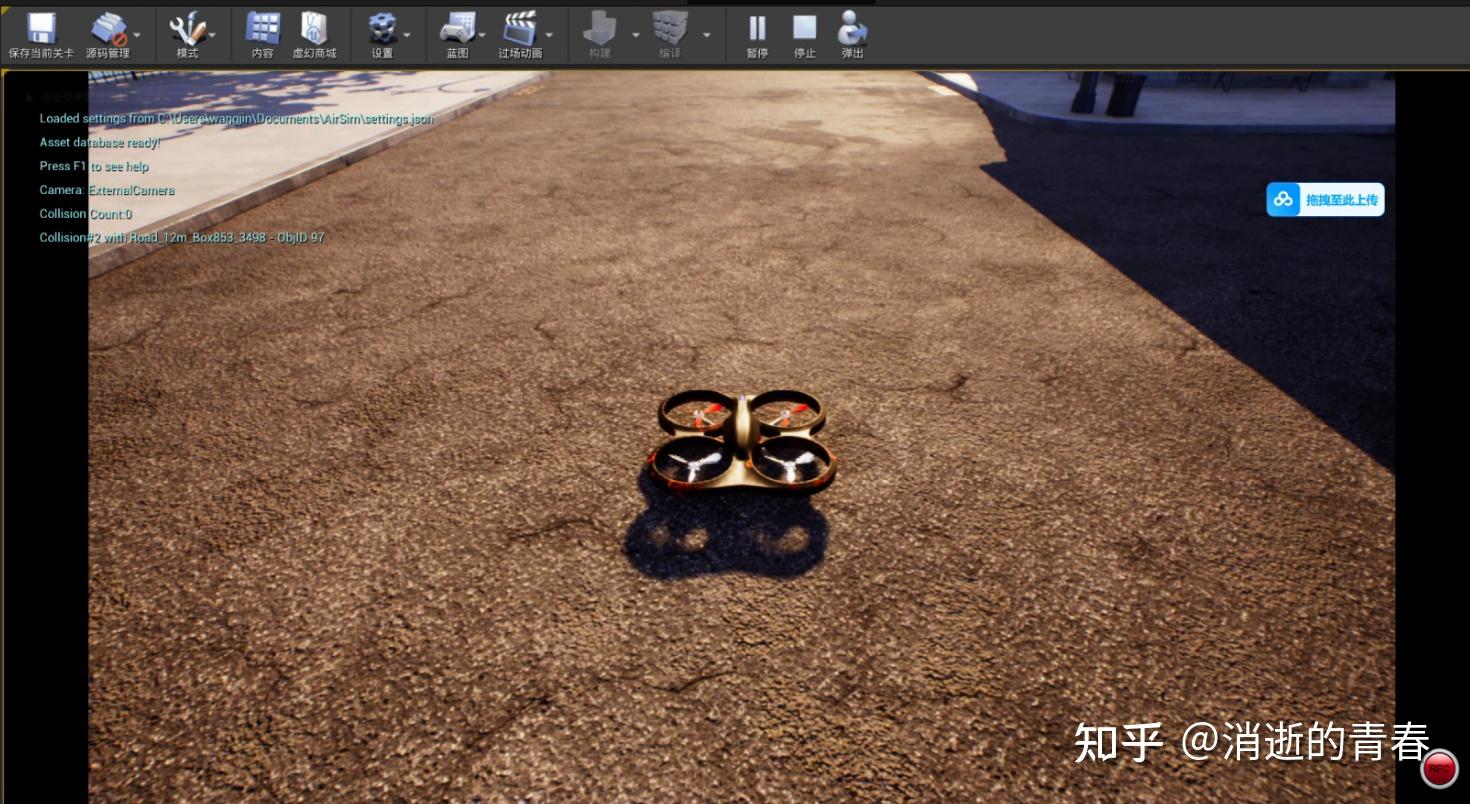Toggle eject mode via 弹出 button
1470x804 pixels.
point(851,27)
